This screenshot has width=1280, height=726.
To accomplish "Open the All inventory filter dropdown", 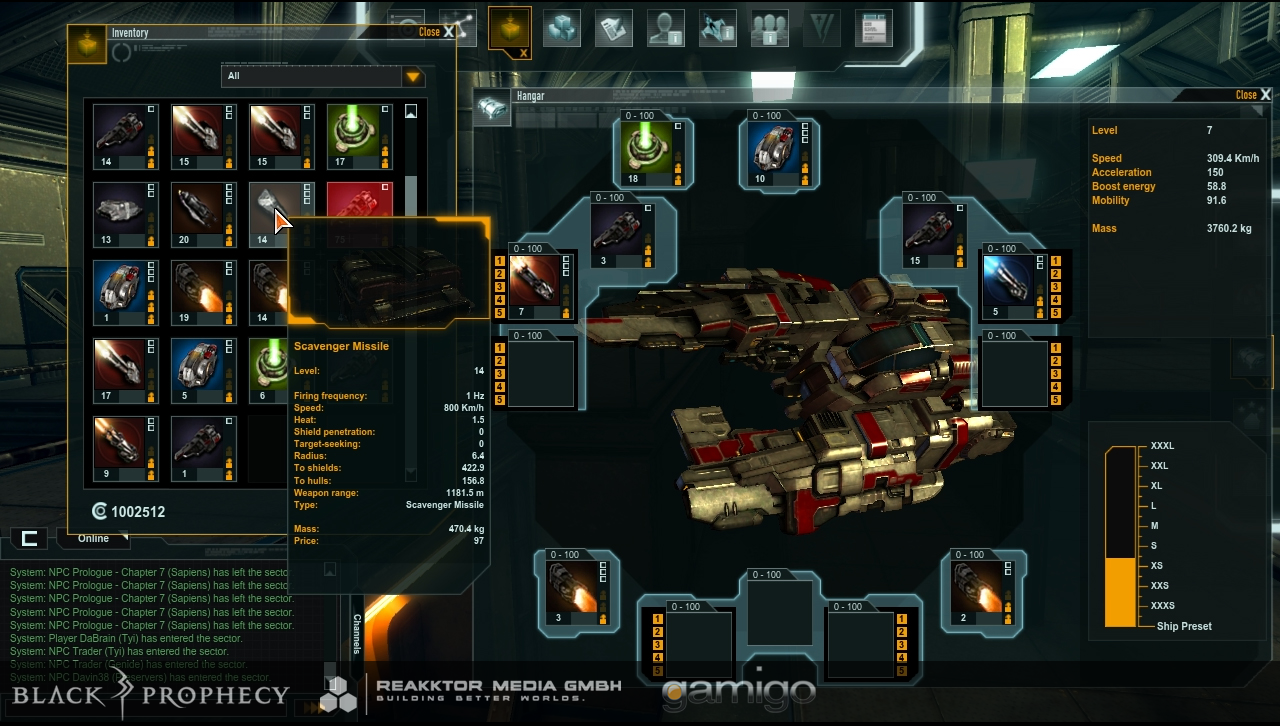I will tap(413, 77).
